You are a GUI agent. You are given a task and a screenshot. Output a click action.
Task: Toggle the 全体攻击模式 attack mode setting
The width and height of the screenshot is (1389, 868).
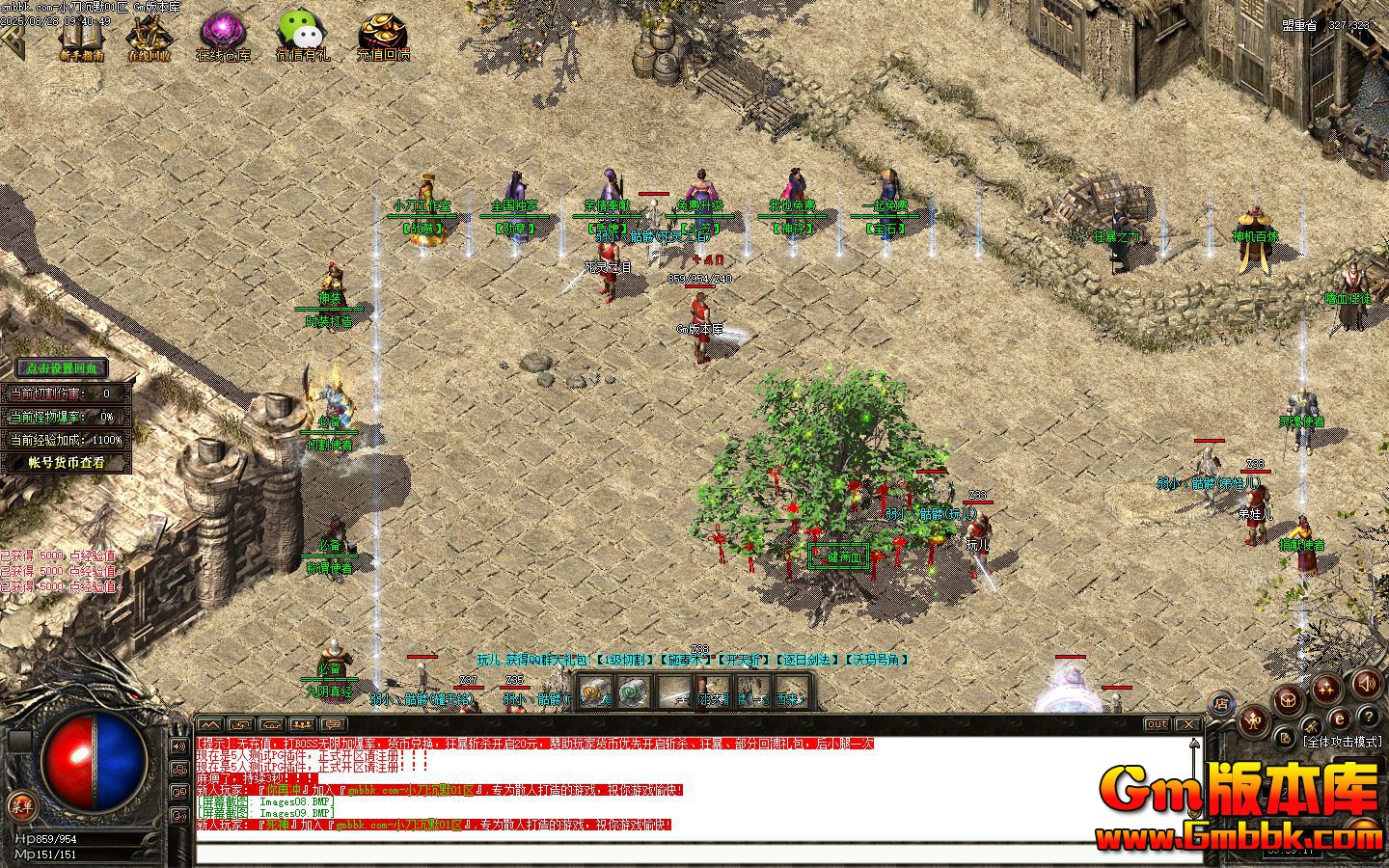click(1342, 741)
